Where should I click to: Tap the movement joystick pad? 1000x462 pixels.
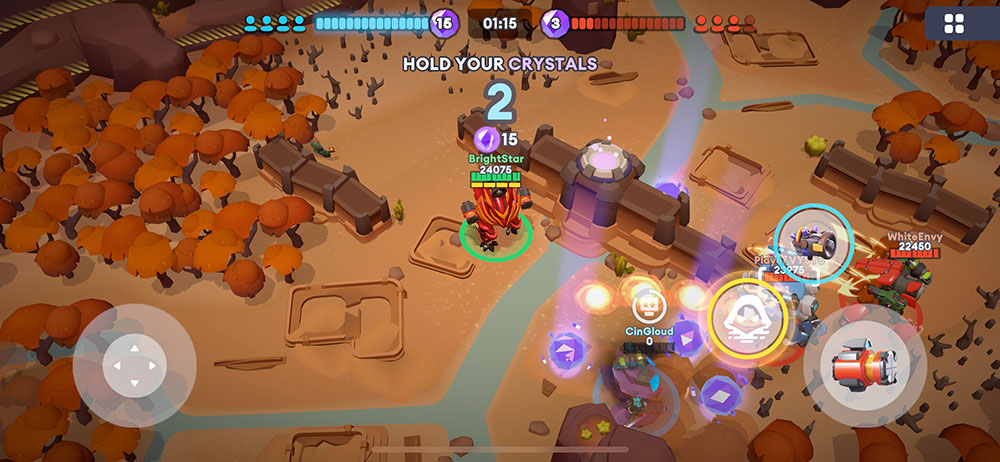(x=134, y=365)
